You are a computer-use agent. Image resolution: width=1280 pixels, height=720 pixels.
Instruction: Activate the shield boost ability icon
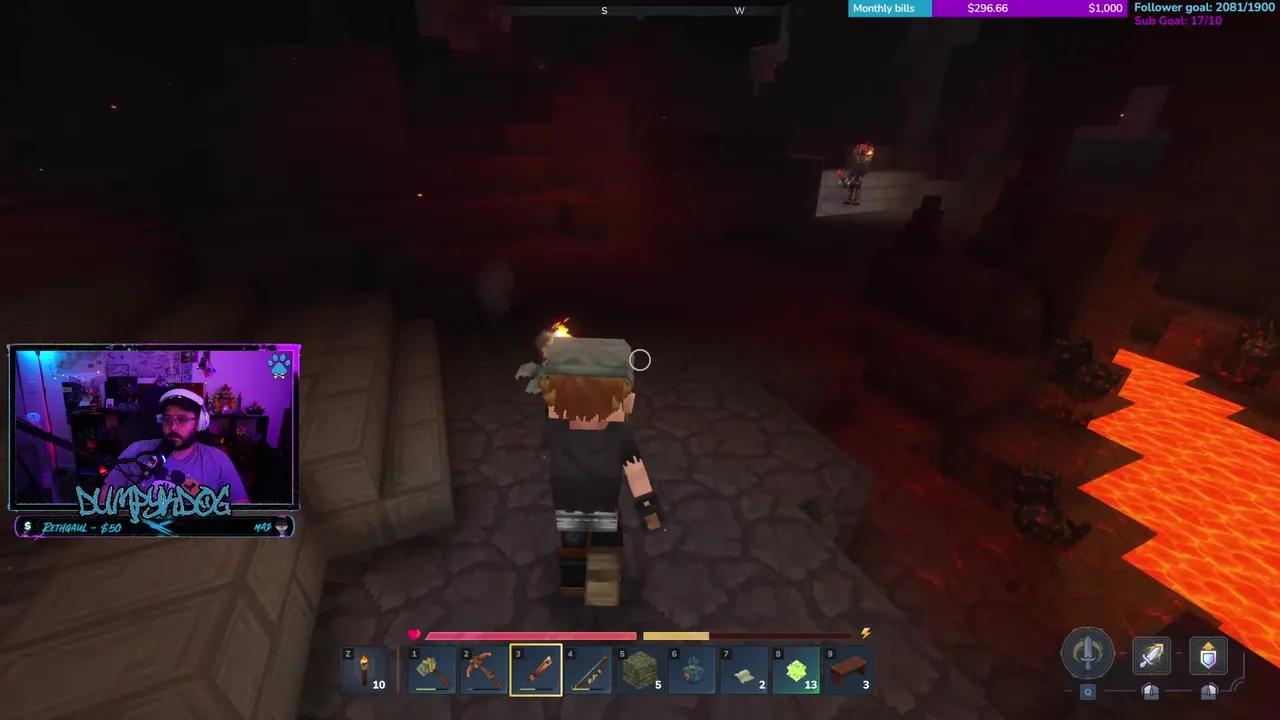pyautogui.click(x=1208, y=655)
